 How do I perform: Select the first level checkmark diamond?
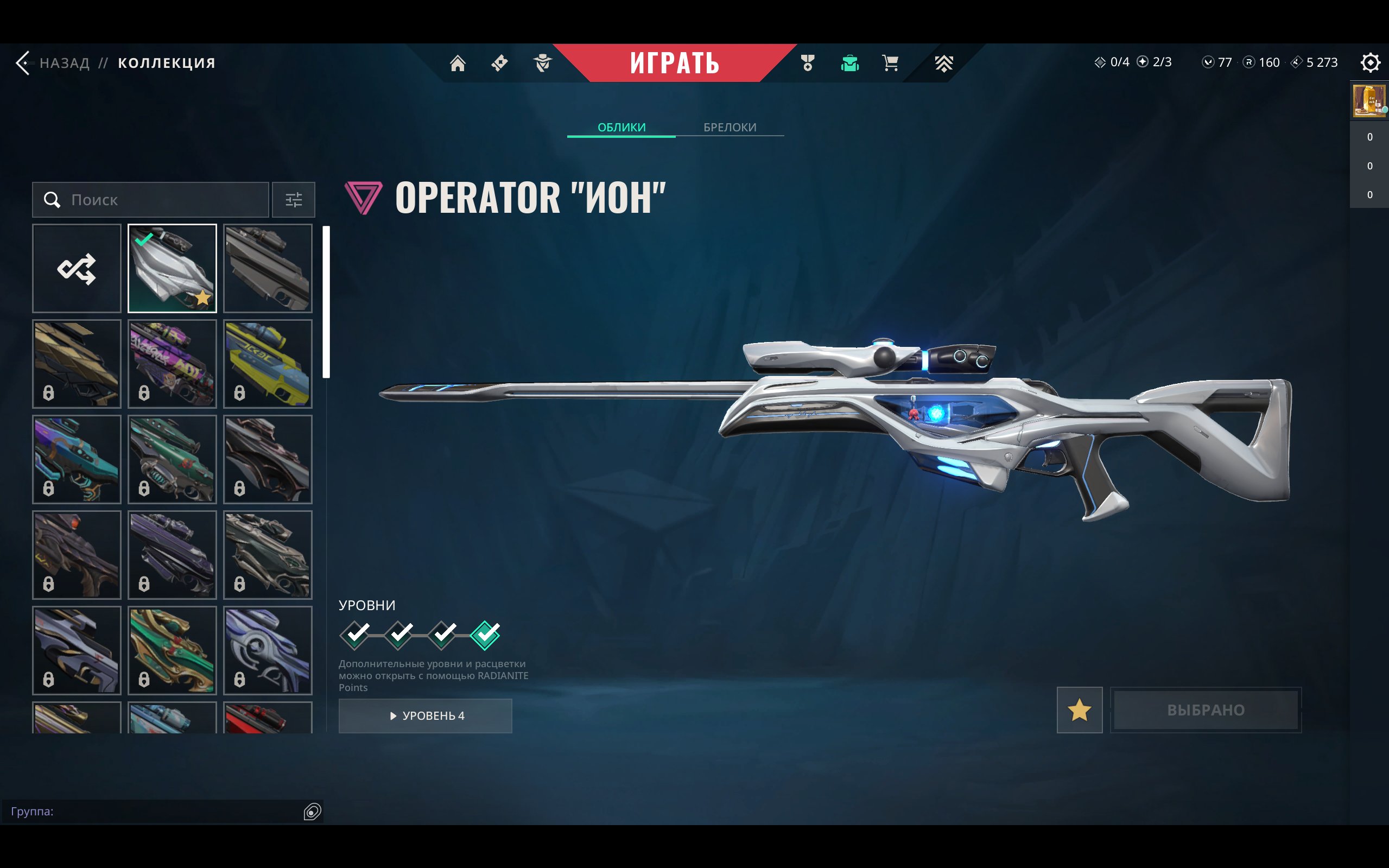coord(356,635)
